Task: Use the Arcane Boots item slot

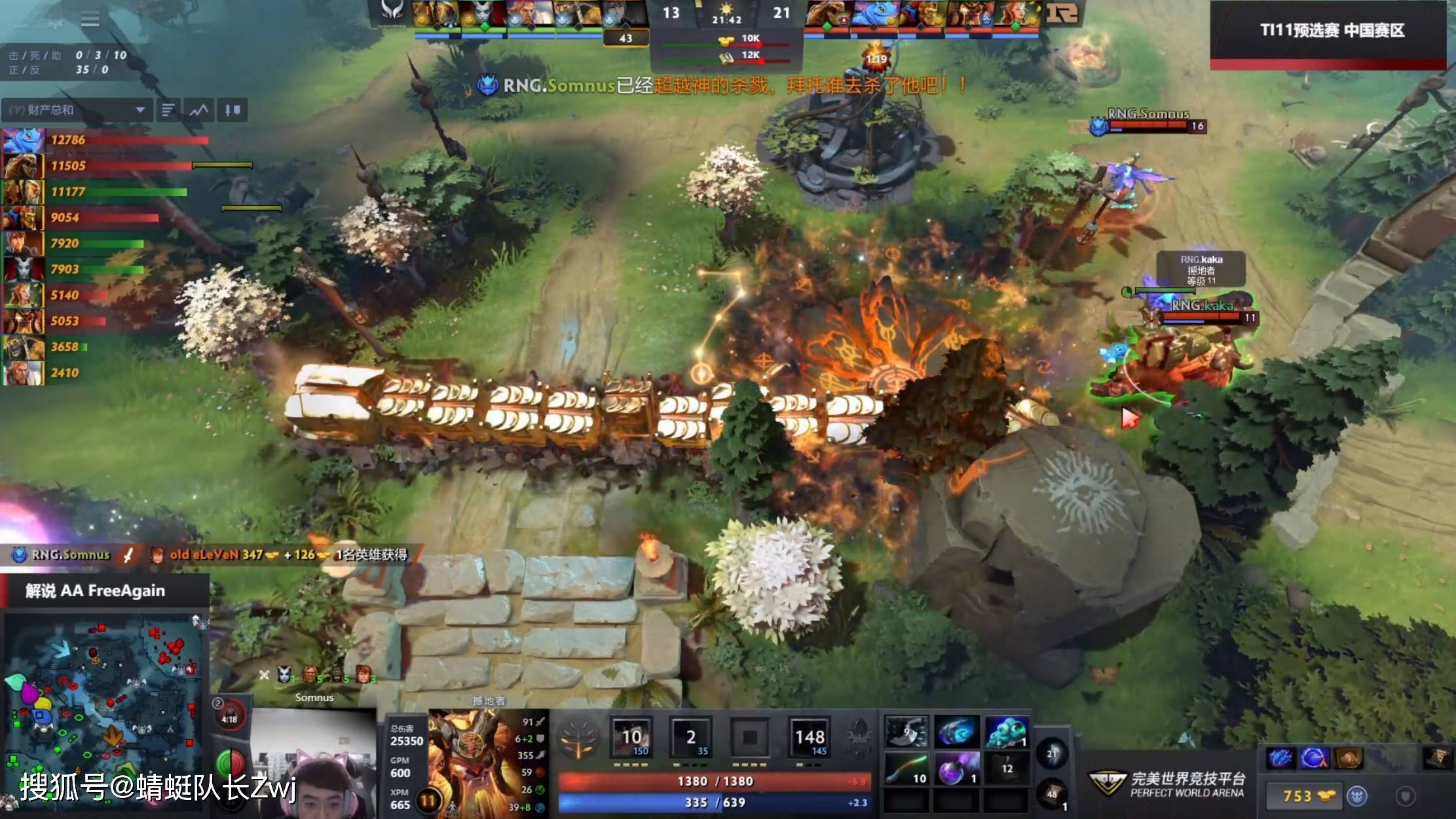Action: pos(956,732)
